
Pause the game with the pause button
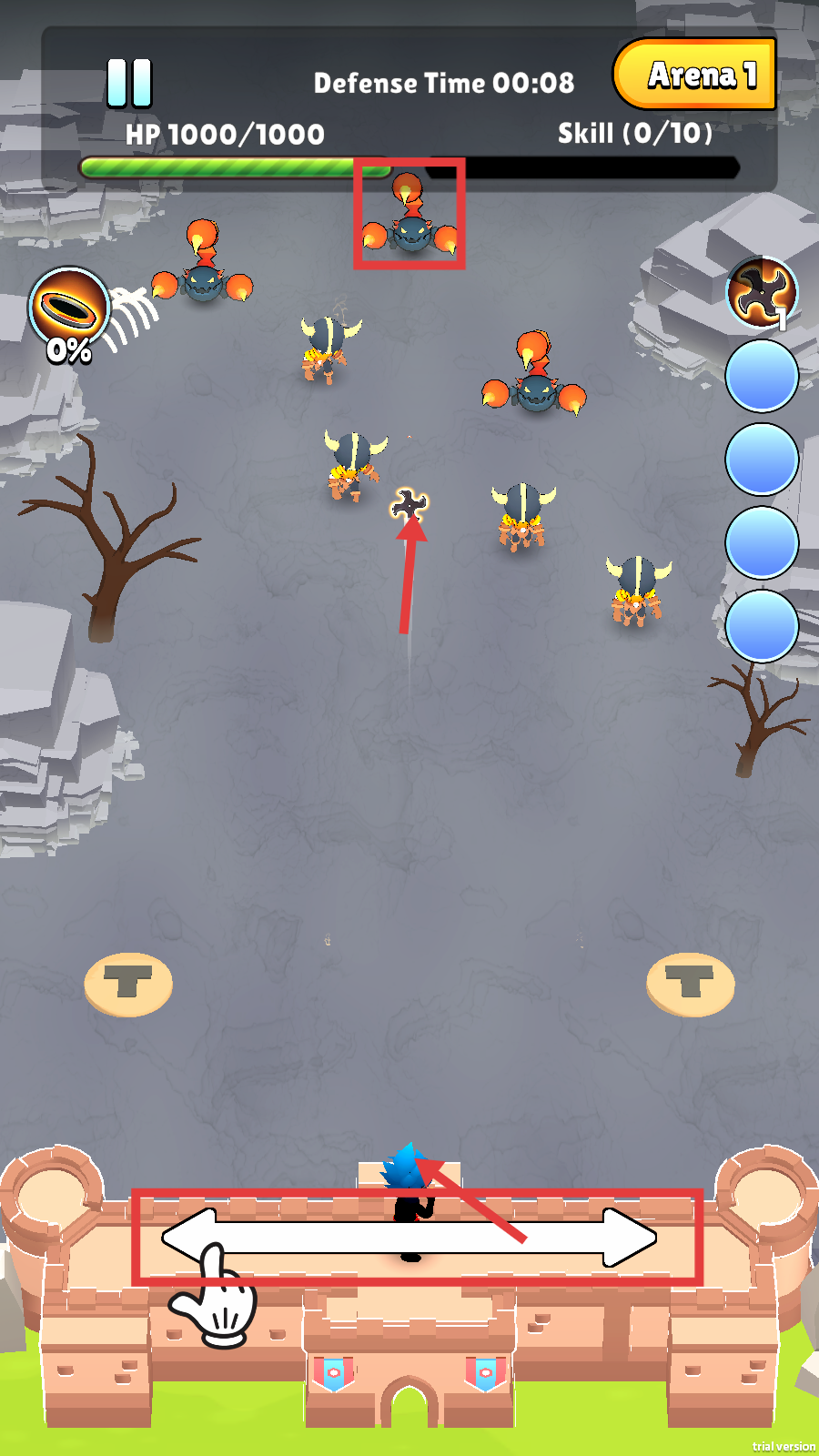point(129,84)
